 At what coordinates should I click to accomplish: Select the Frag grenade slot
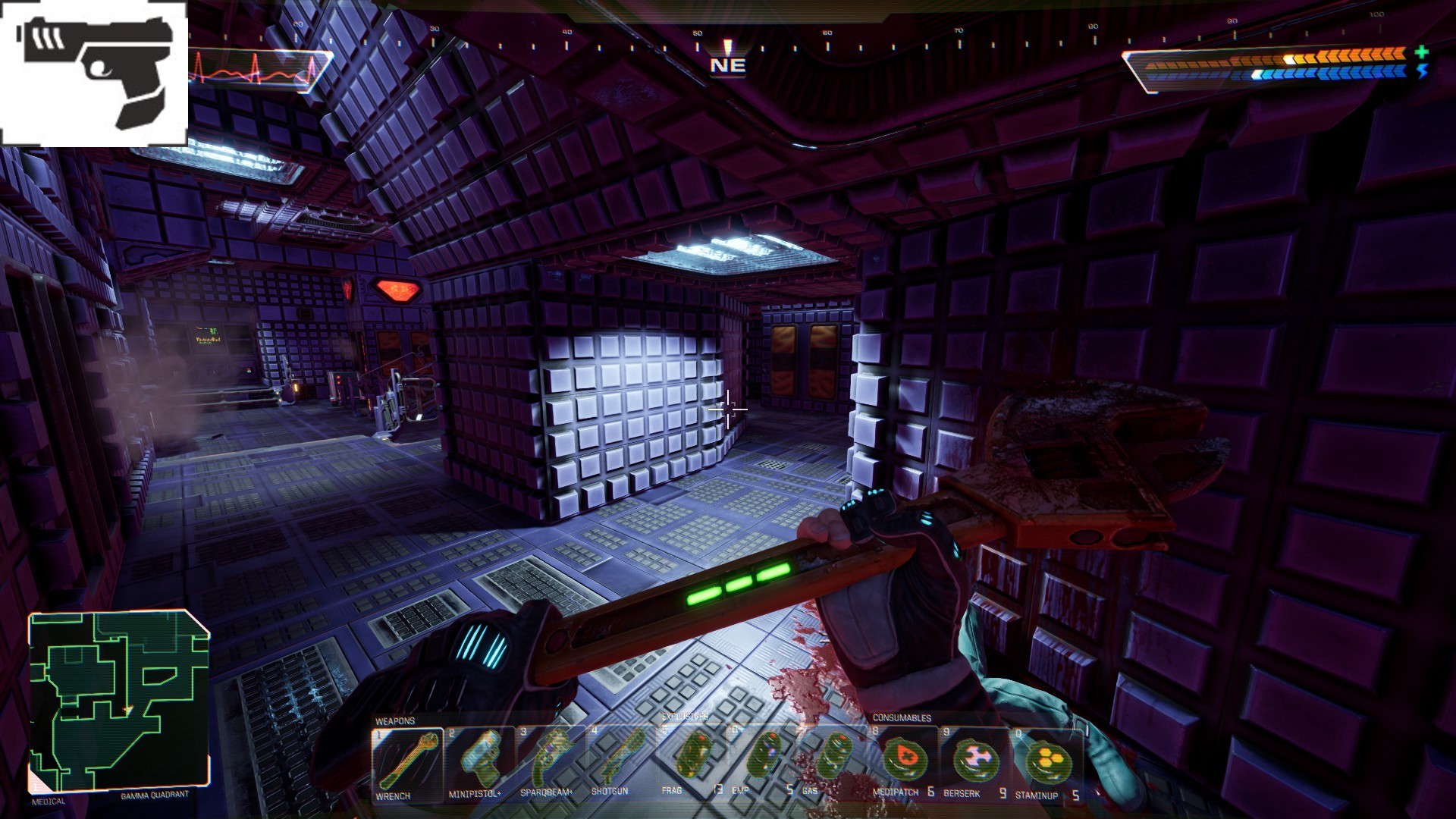point(692,762)
